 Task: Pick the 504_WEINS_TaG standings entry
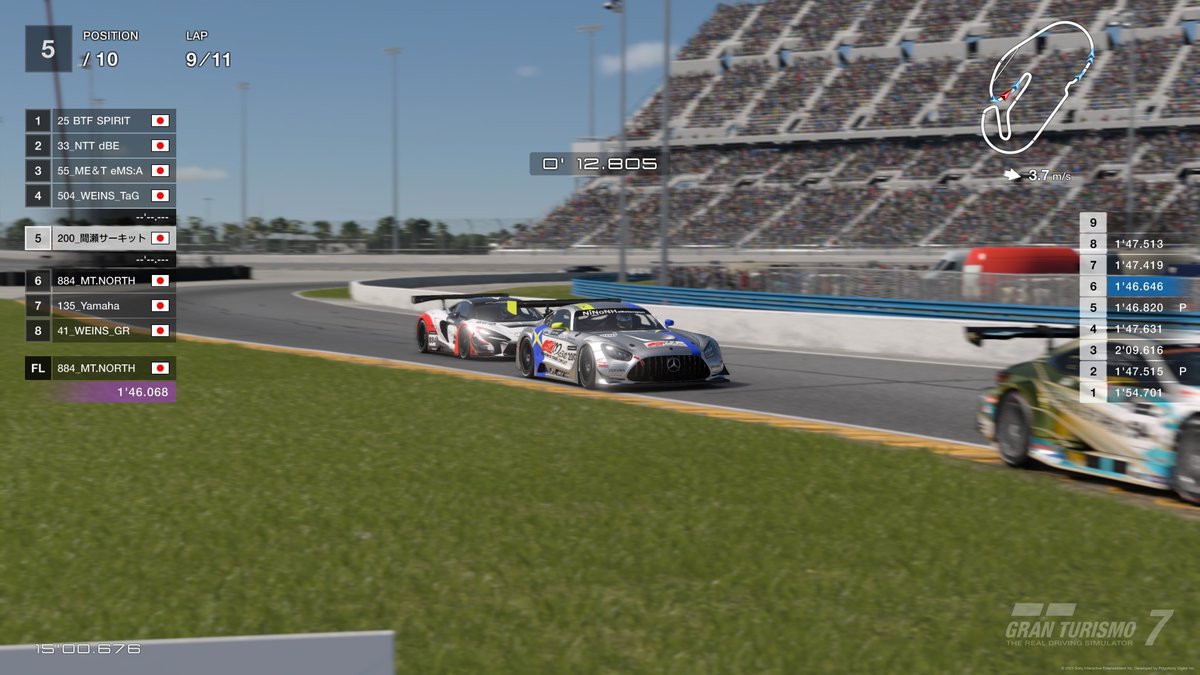click(100, 196)
